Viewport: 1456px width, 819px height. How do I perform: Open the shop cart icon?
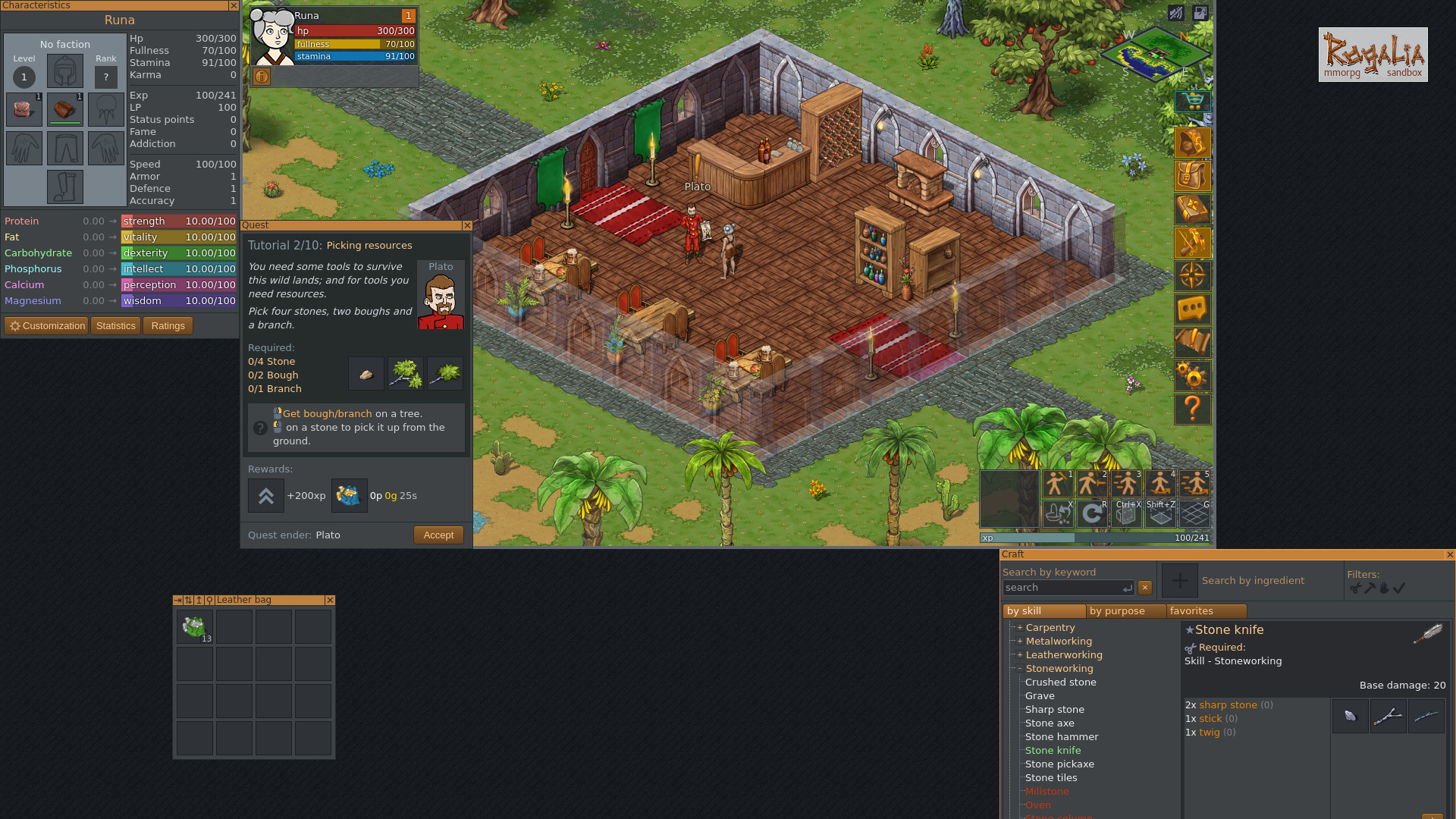1192,101
